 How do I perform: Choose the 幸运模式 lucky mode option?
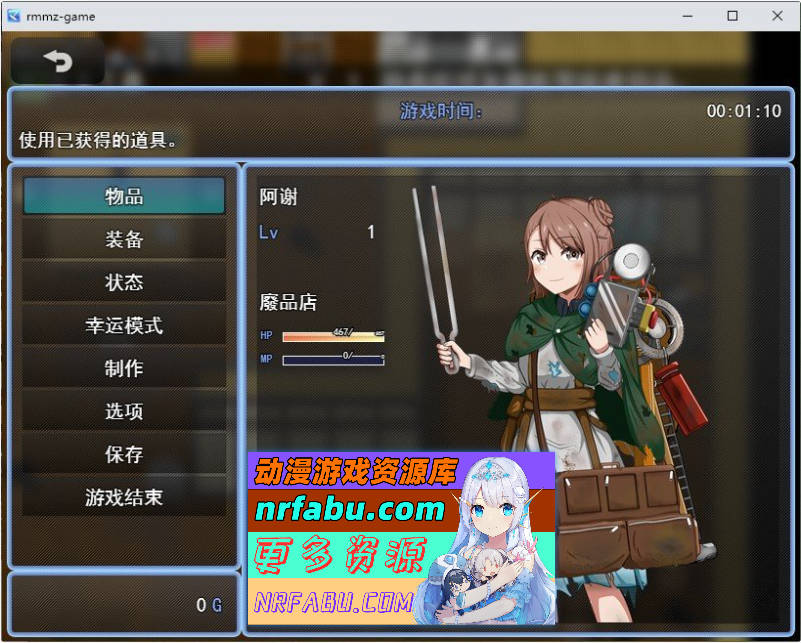tap(124, 326)
